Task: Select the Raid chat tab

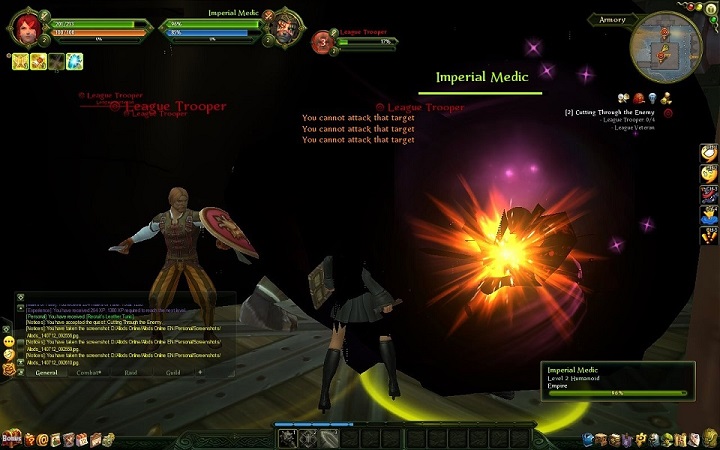Action: point(132,373)
